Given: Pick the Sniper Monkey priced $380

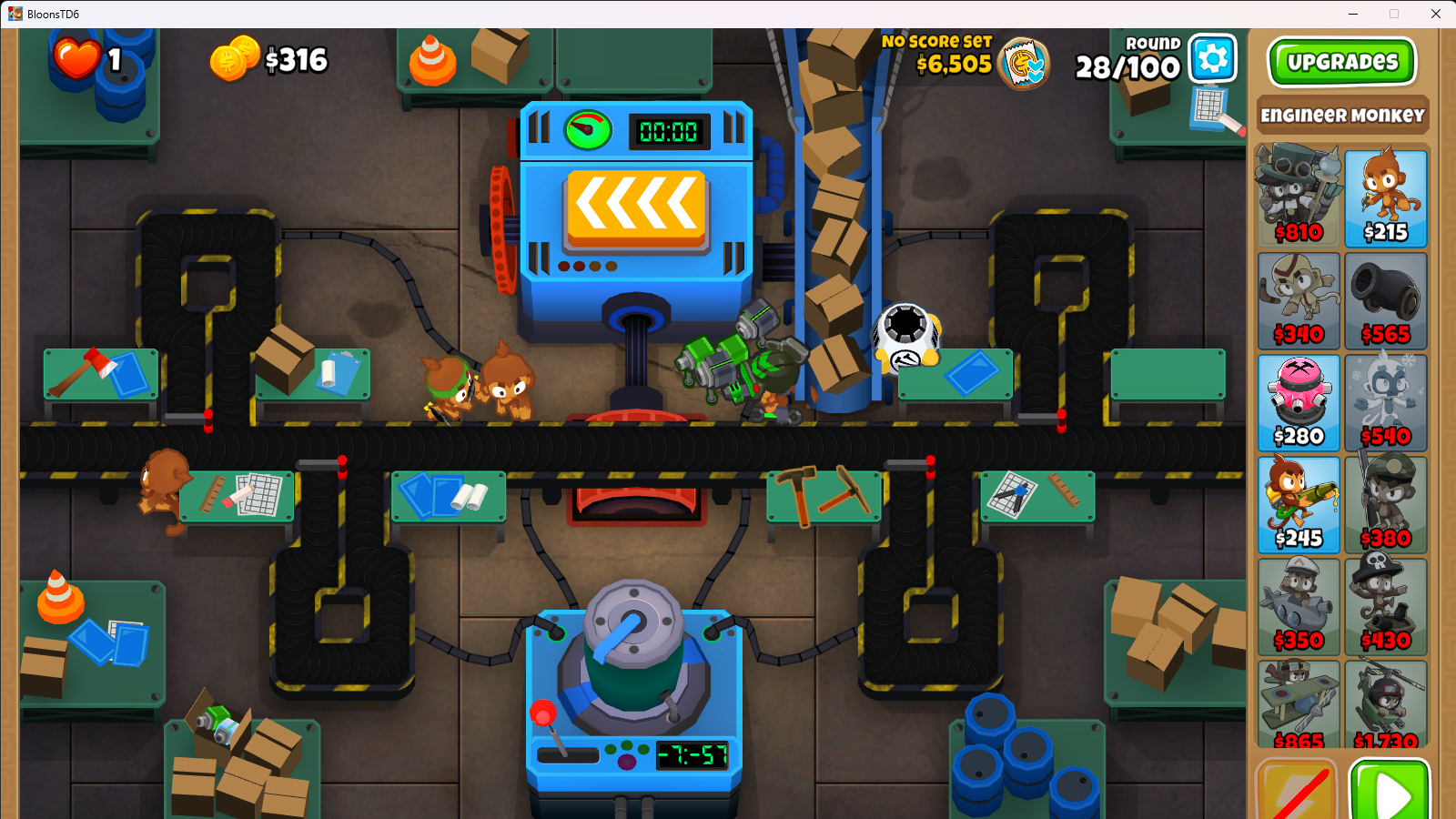Looking at the screenshot, I should 1385,504.
